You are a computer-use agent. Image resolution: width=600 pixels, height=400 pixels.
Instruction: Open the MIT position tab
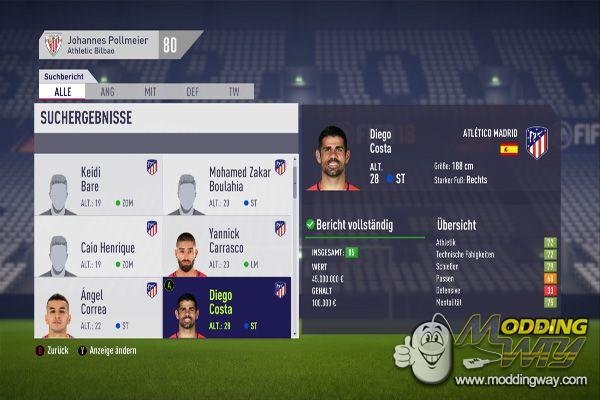[150, 92]
